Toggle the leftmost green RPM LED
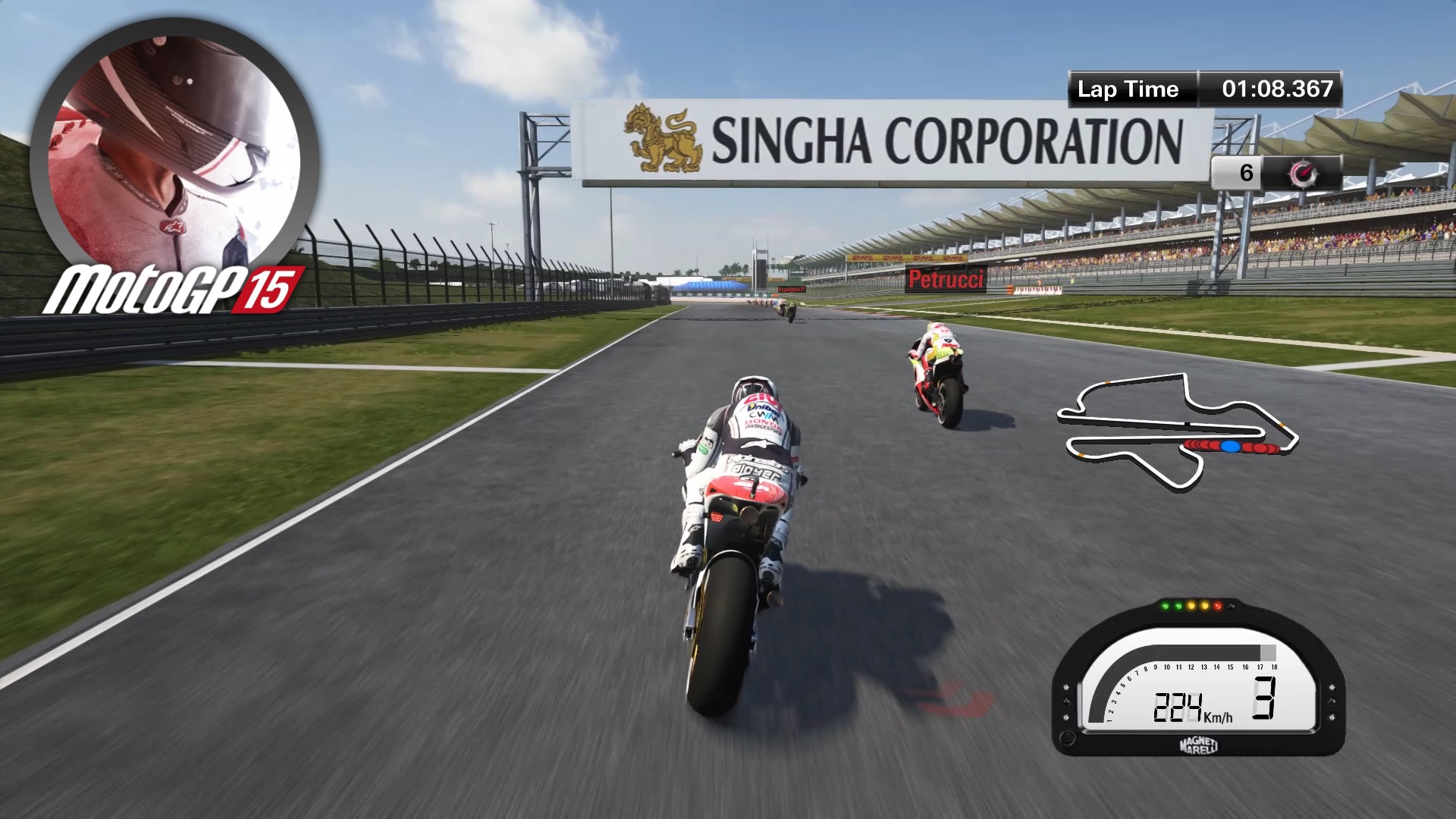This screenshot has width=1456, height=819. [x=1165, y=606]
